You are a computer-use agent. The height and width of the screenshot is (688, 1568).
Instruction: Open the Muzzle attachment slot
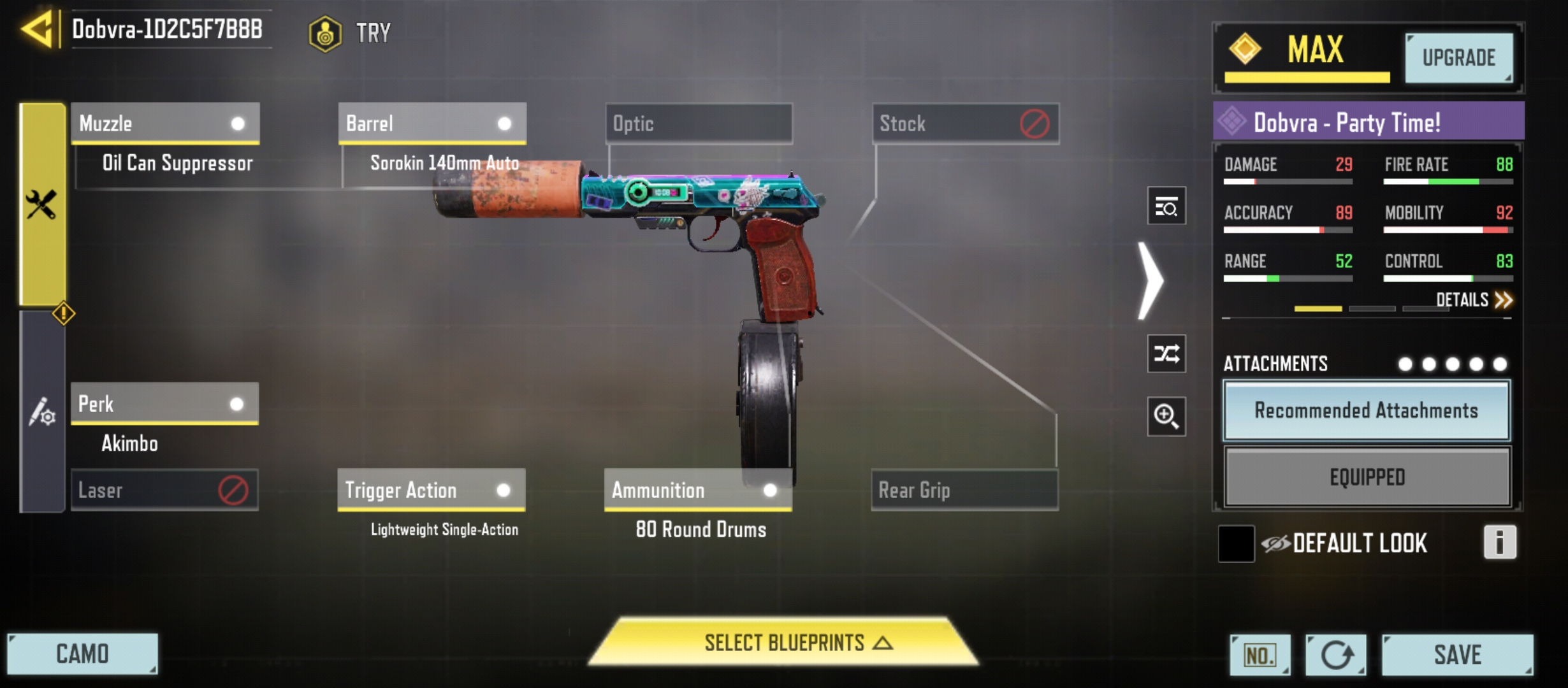(165, 123)
